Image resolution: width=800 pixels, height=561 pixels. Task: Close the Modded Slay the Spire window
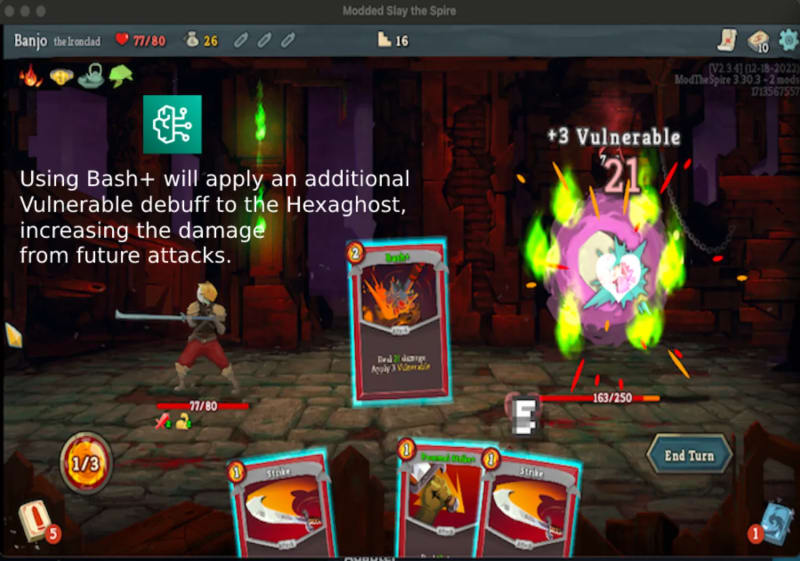(x=11, y=10)
